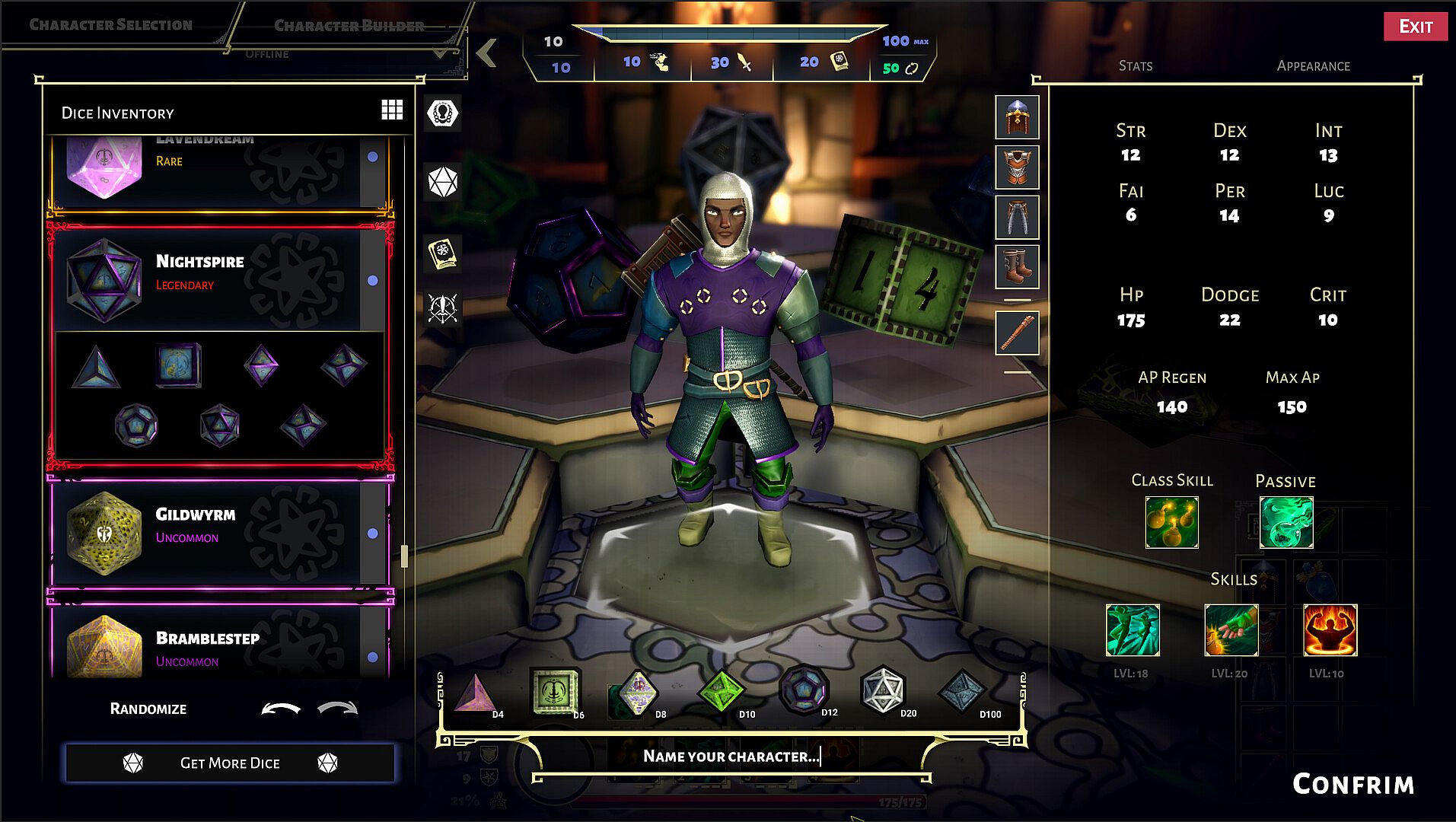Undo with the left curved arrow
The height and width of the screenshot is (822, 1456).
point(280,709)
